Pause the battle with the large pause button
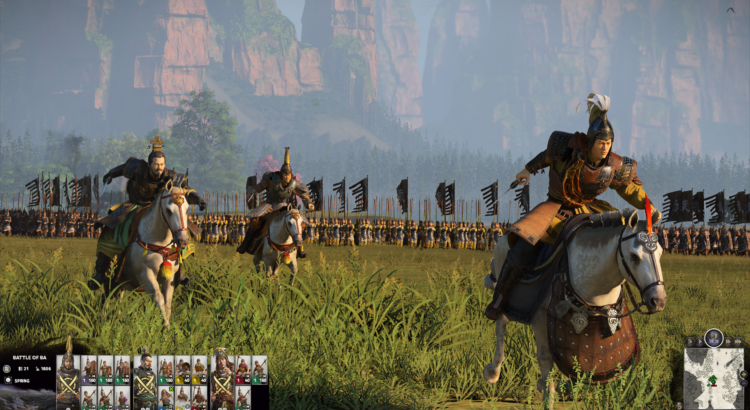 pyautogui.click(x=715, y=337)
